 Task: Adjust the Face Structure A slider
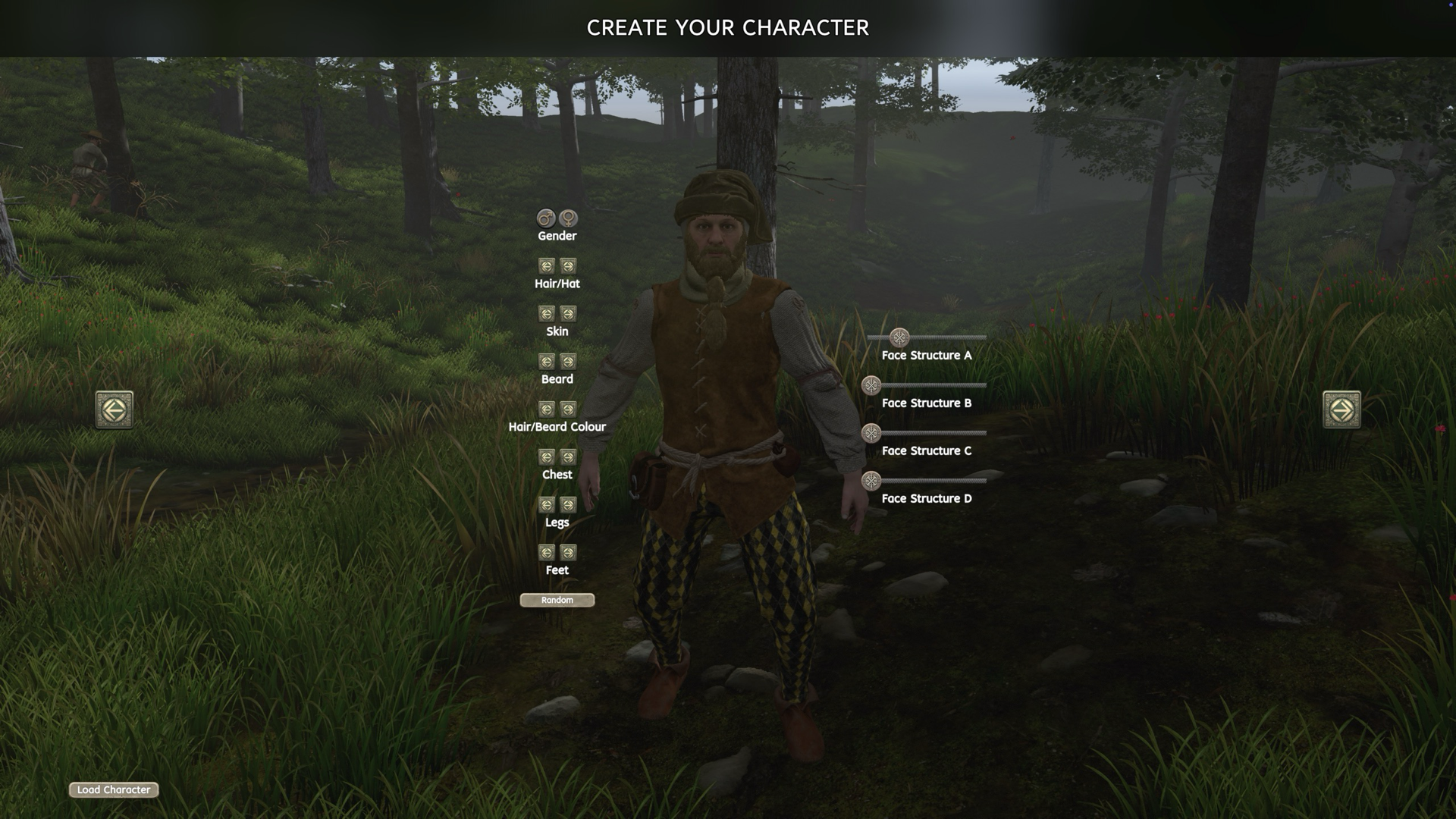pyautogui.click(x=899, y=336)
